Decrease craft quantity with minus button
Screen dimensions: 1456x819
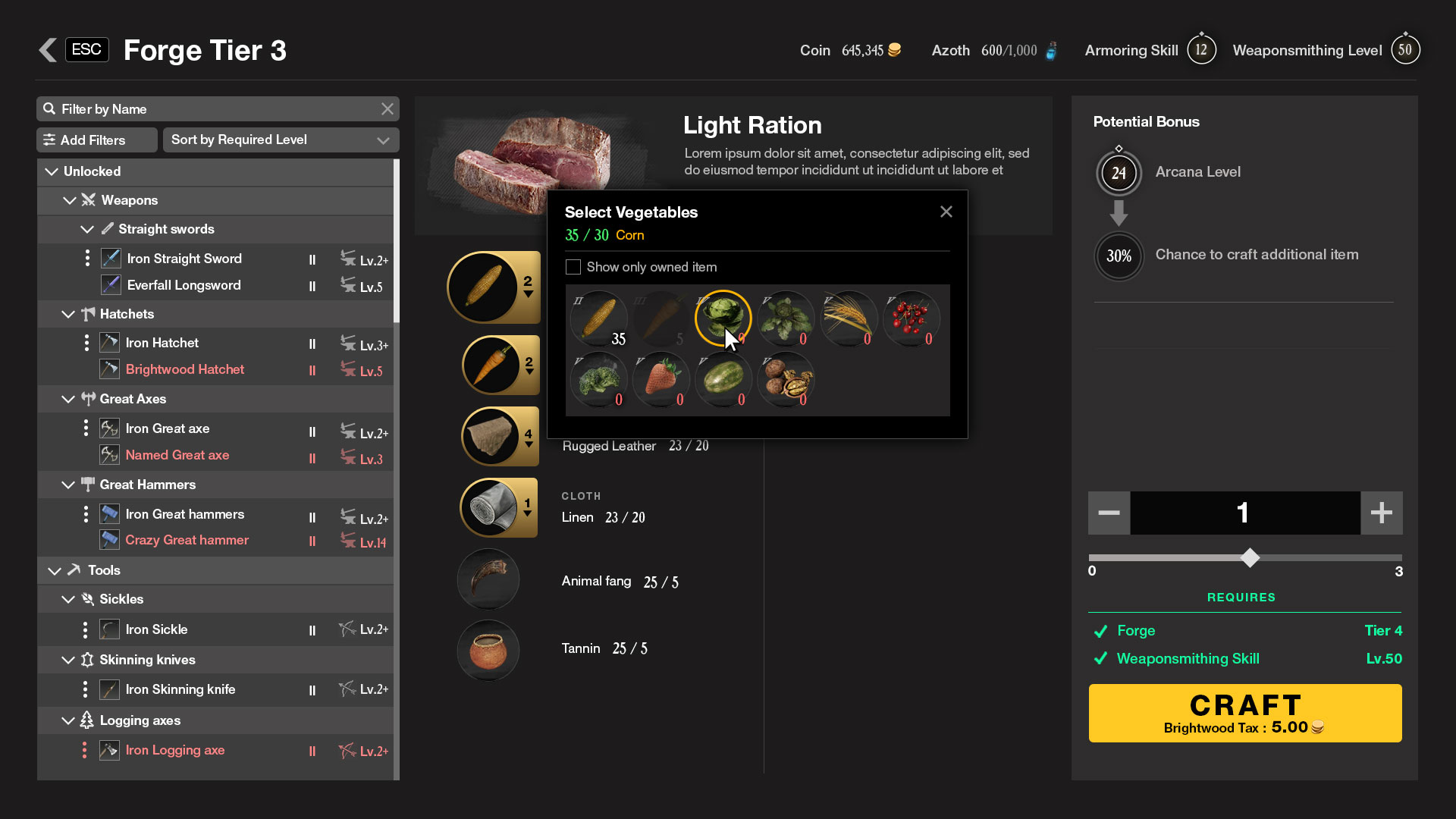tap(1109, 513)
